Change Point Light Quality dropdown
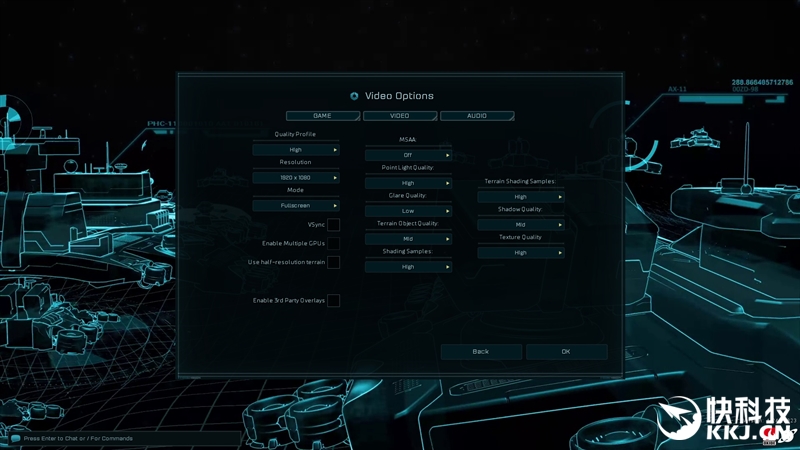The width and height of the screenshot is (800, 450). click(x=408, y=183)
